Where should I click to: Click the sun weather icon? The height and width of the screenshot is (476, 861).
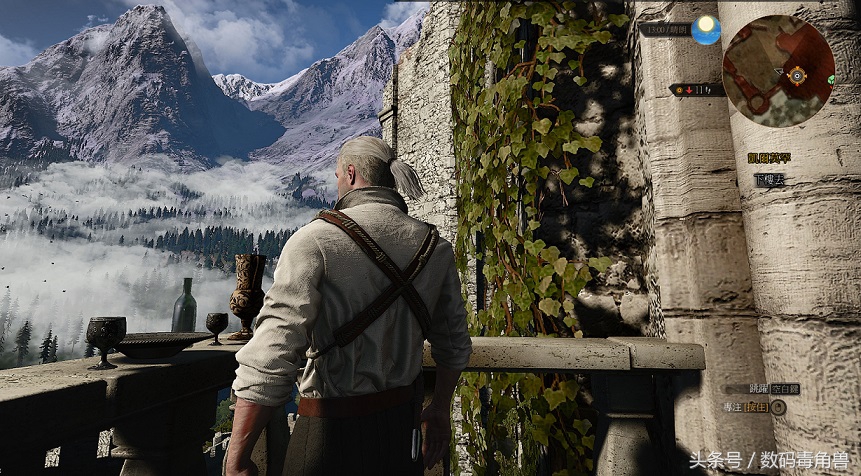tap(706, 29)
